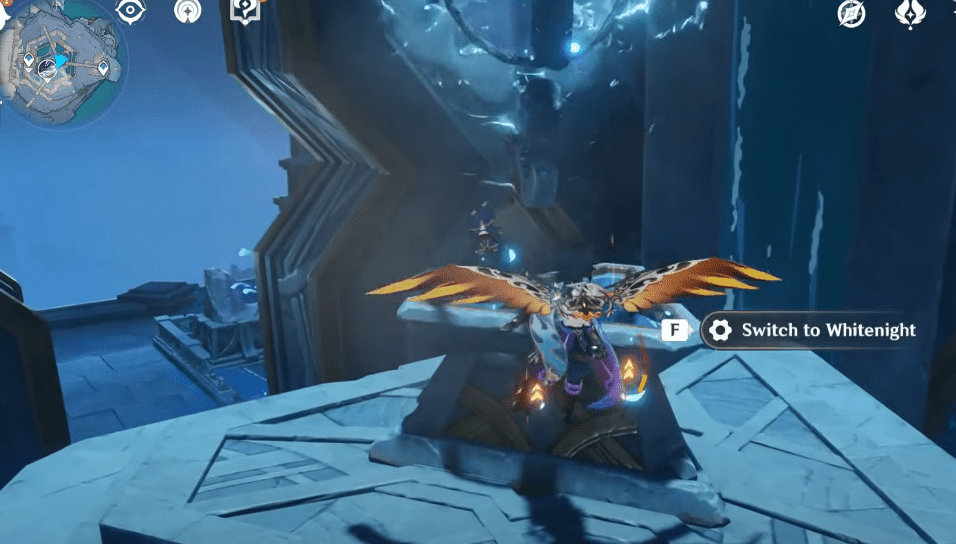Open the question-mark book tutorial icon
Image resolution: width=956 pixels, height=544 pixels.
[243, 9]
